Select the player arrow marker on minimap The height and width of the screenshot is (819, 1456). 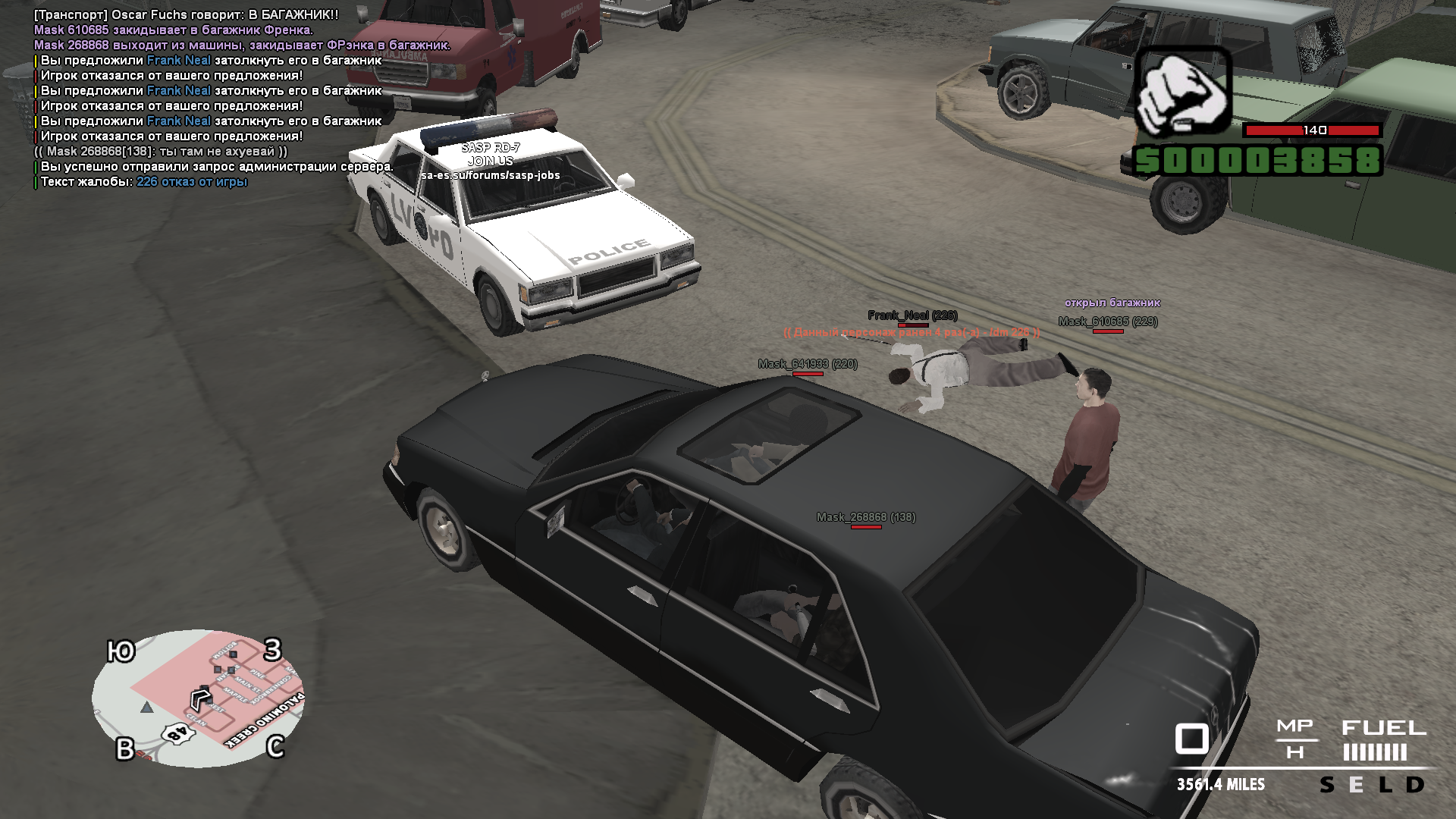click(x=200, y=697)
